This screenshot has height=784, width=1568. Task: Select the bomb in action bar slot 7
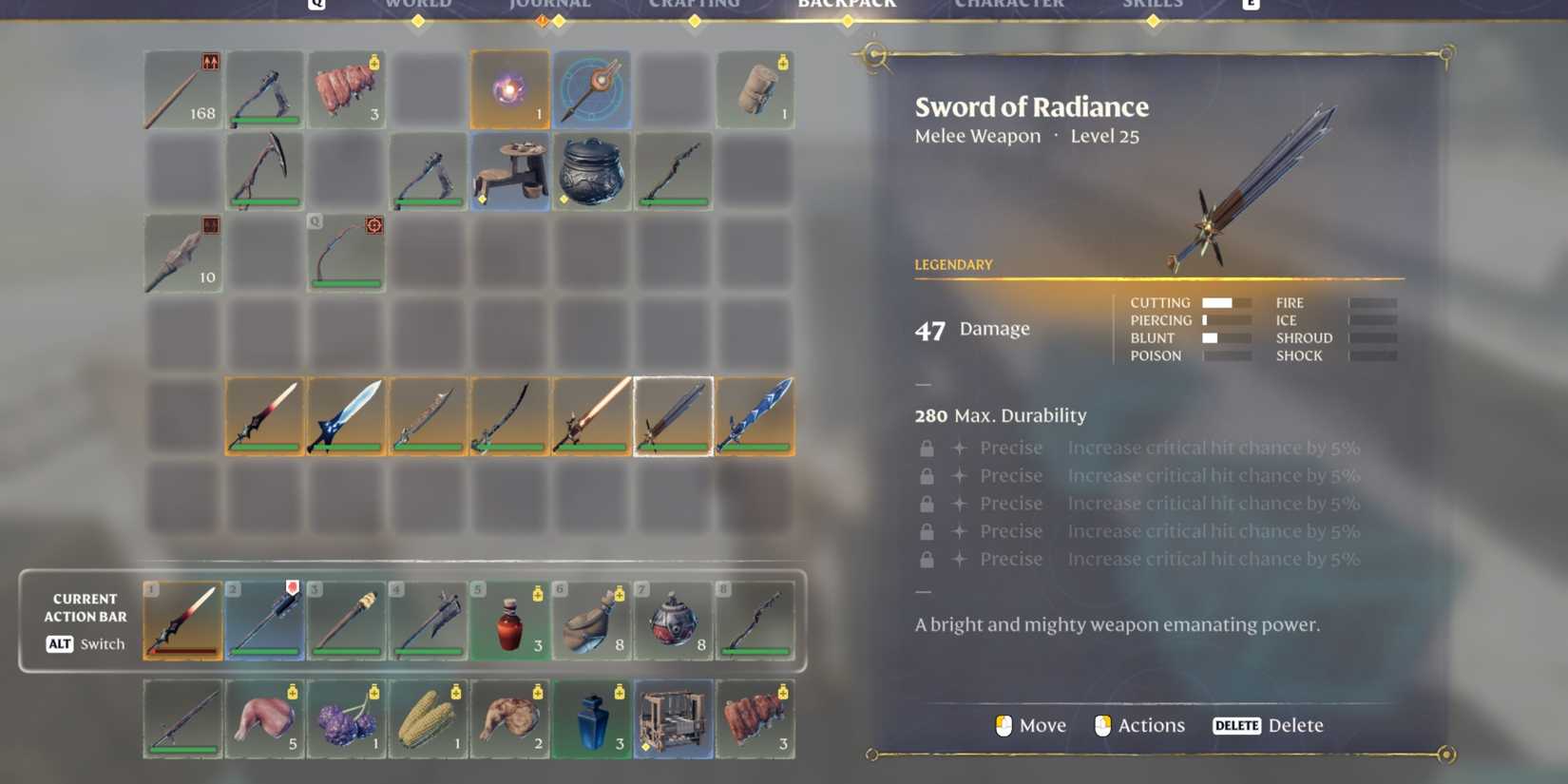pos(673,621)
